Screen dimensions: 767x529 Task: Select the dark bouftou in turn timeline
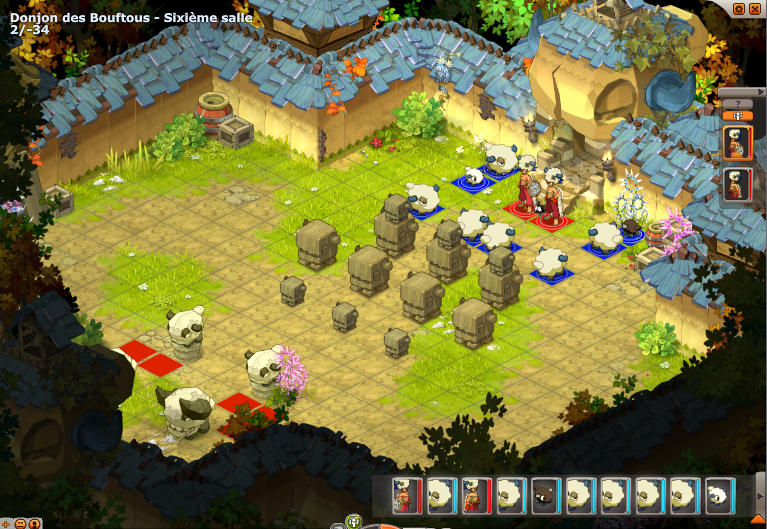pos(545,495)
